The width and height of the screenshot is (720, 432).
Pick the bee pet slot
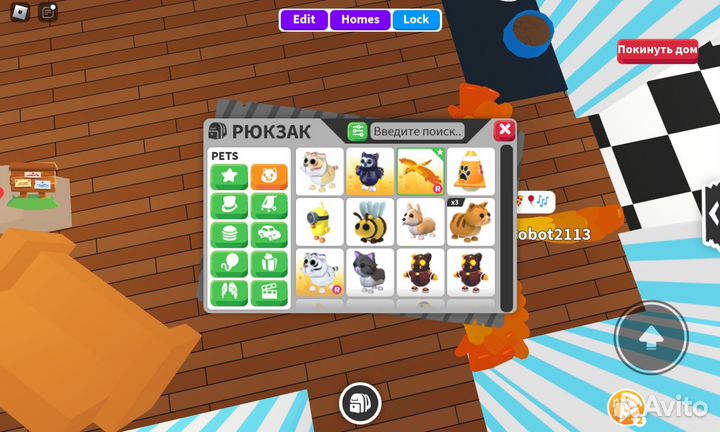[x=369, y=221]
